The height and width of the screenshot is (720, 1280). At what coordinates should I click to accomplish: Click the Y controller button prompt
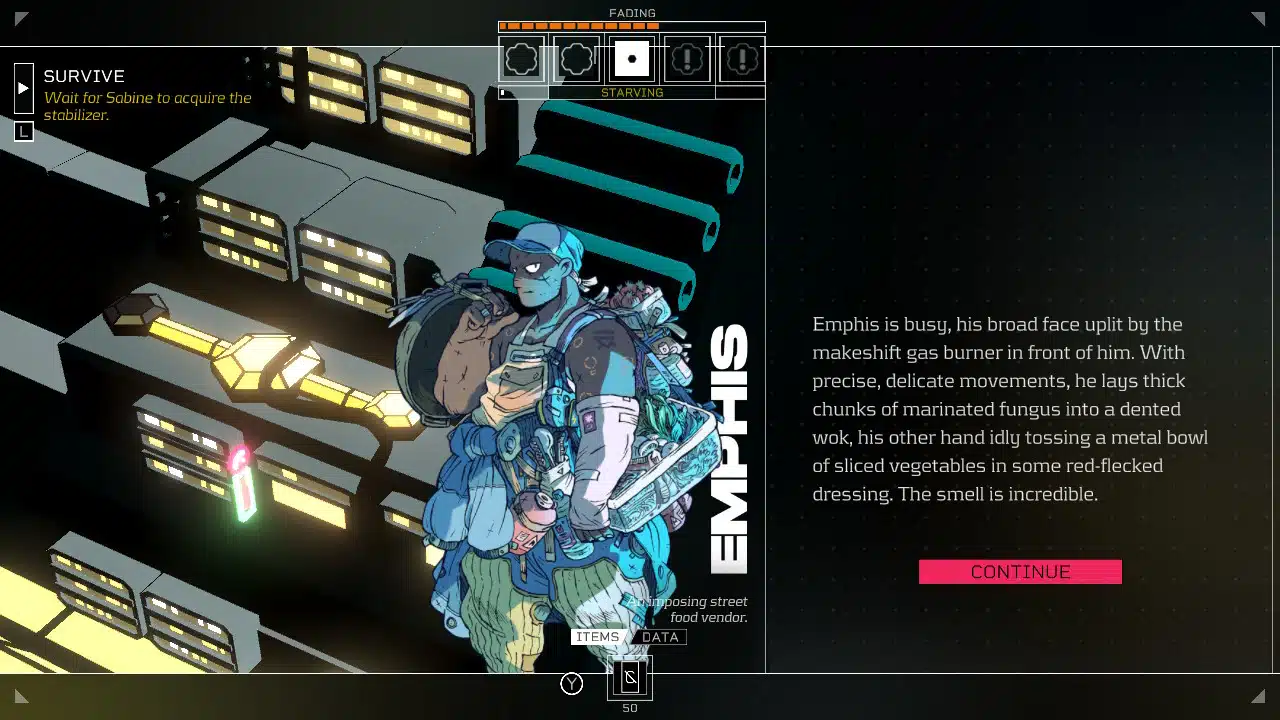tap(571, 684)
